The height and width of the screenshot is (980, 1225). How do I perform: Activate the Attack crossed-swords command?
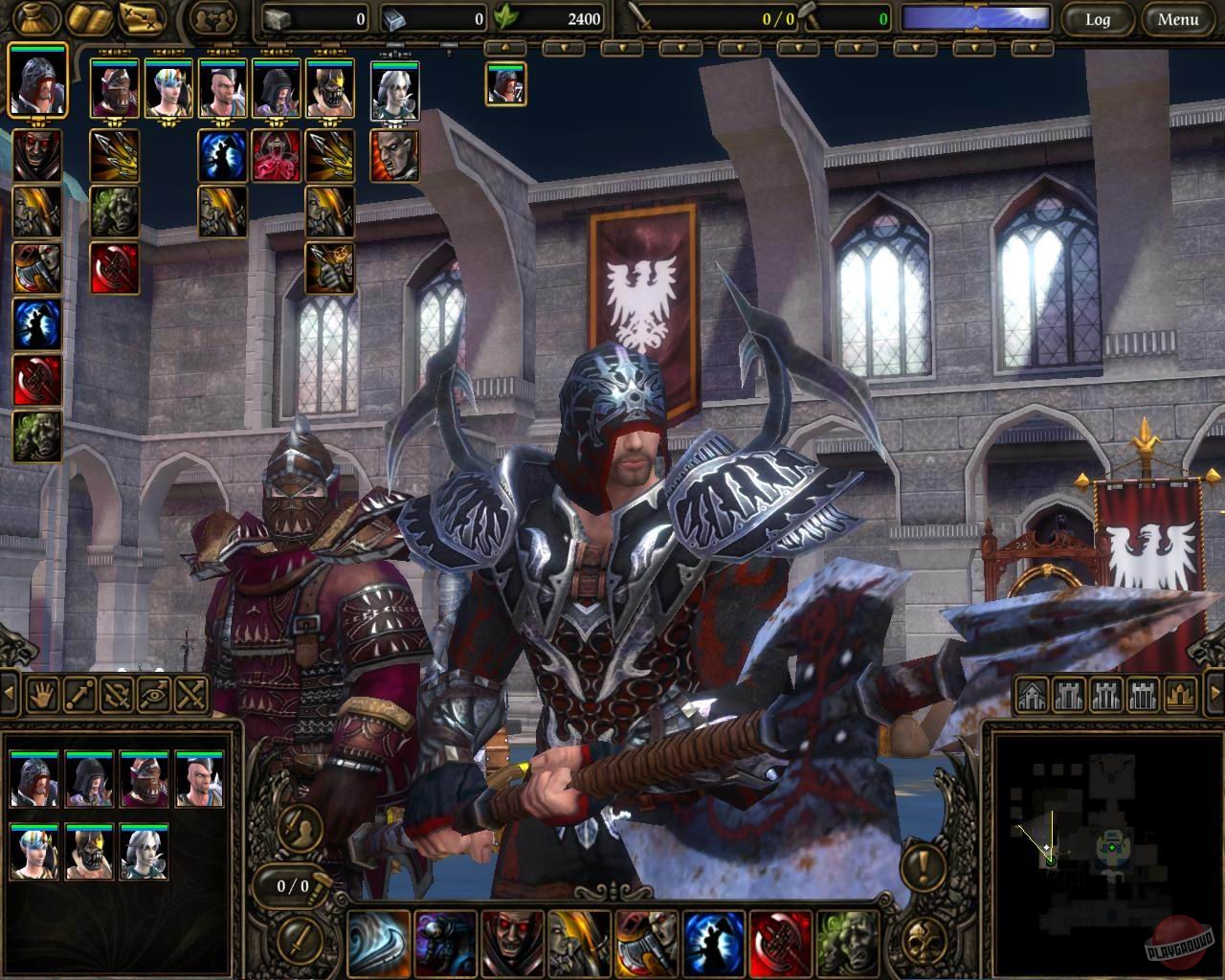coord(189,695)
